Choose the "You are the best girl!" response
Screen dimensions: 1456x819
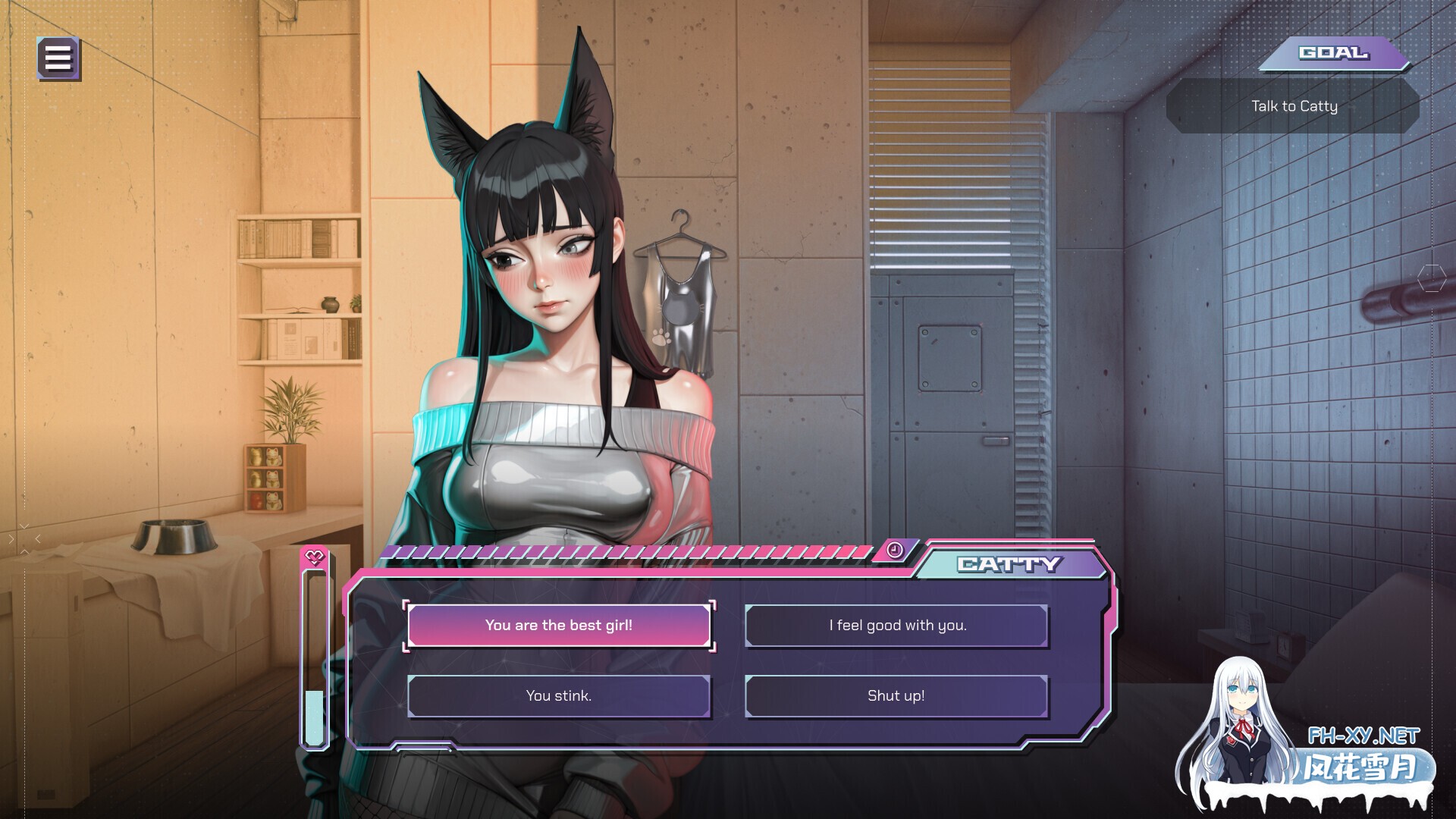coord(560,625)
